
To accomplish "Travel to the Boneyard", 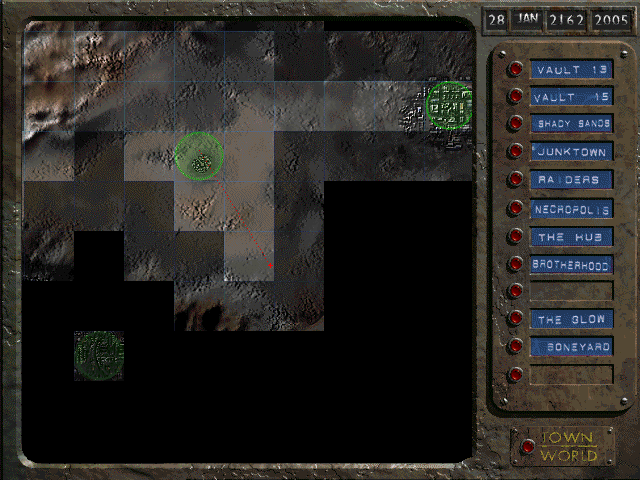I will pyautogui.click(x=516, y=347).
